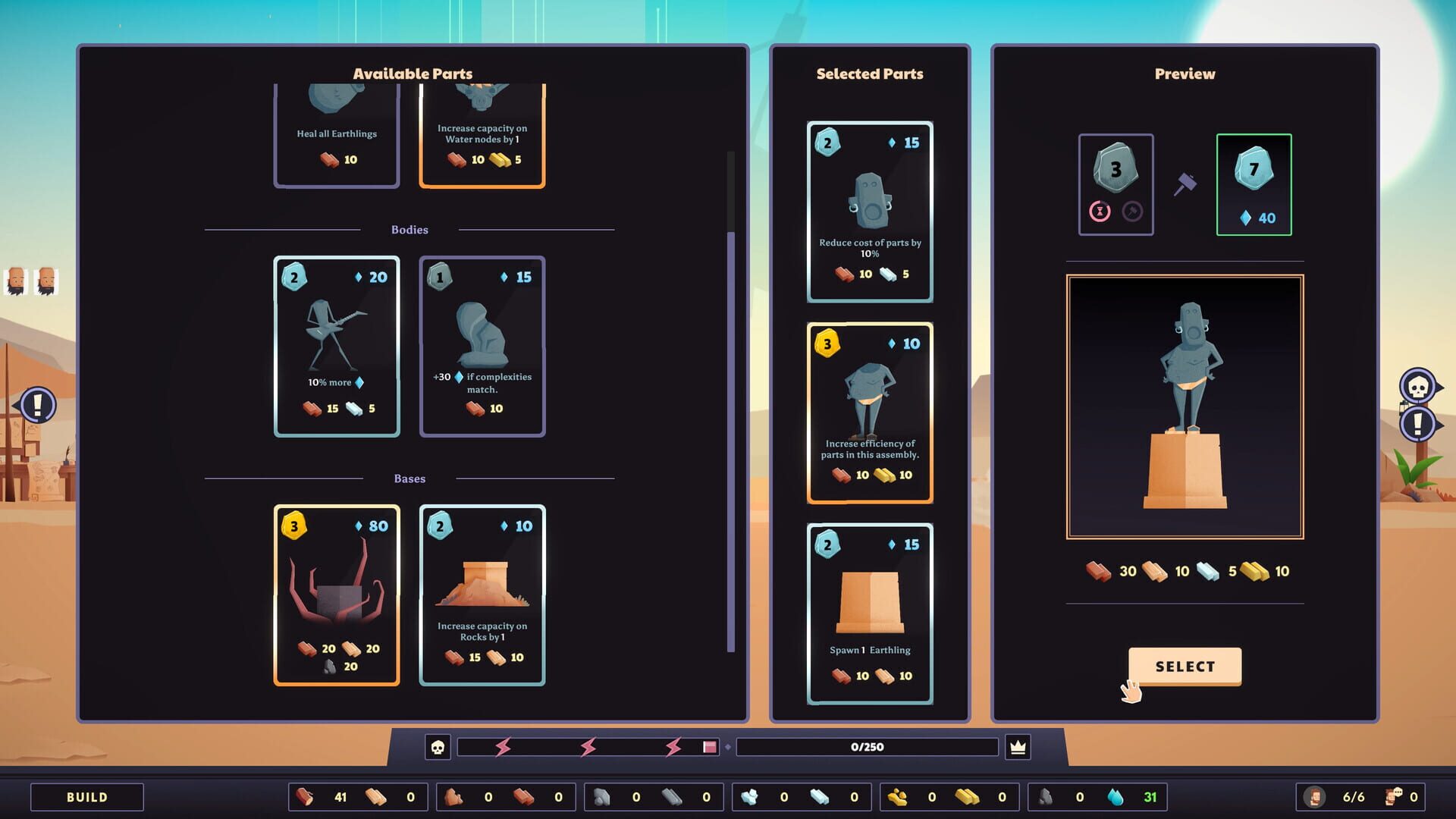Viewport: 1456px width, 819px height.
Task: Select the green-outlined rock showing 7
Action: pyautogui.click(x=1254, y=183)
